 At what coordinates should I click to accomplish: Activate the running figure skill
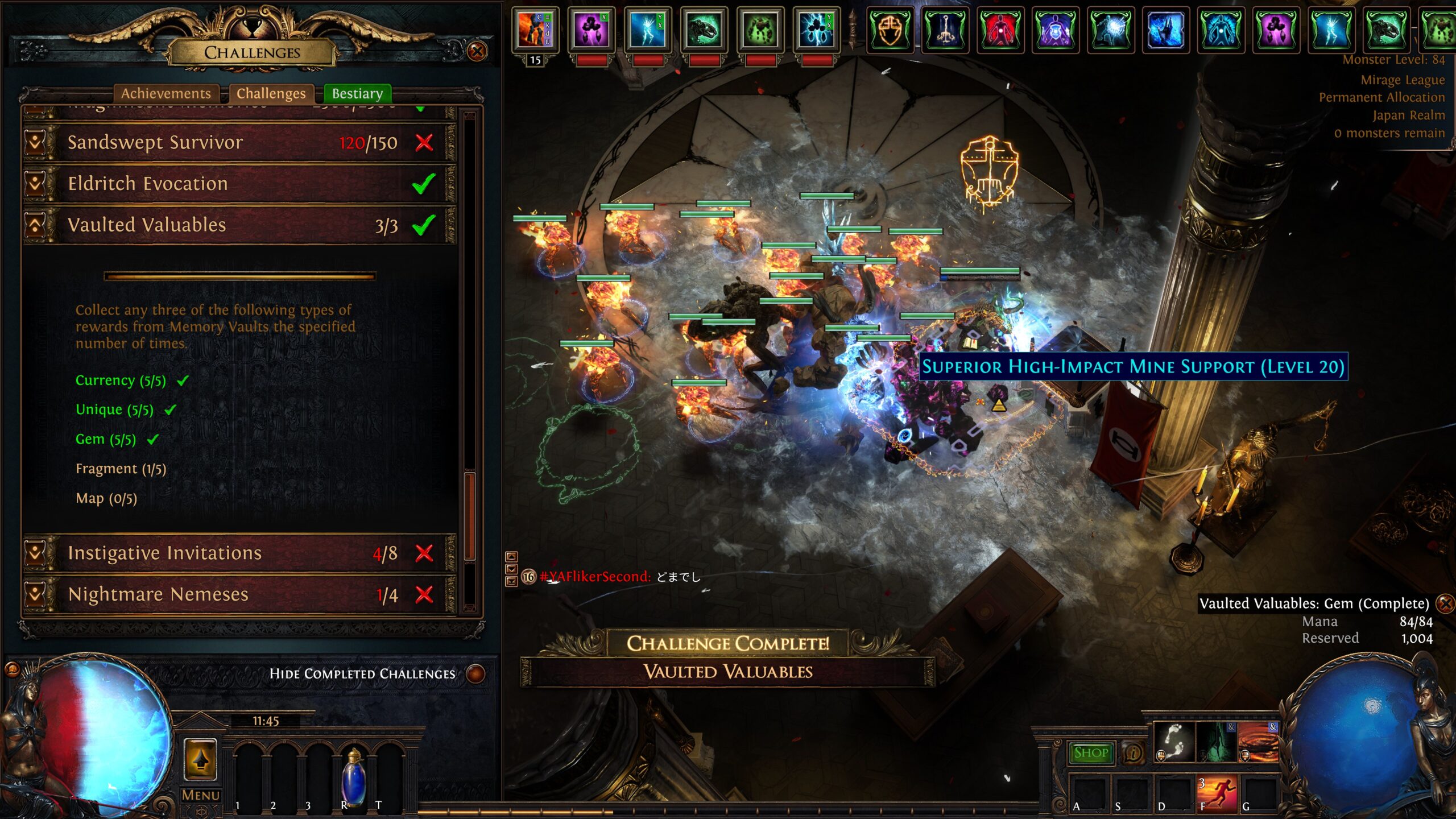1218,794
